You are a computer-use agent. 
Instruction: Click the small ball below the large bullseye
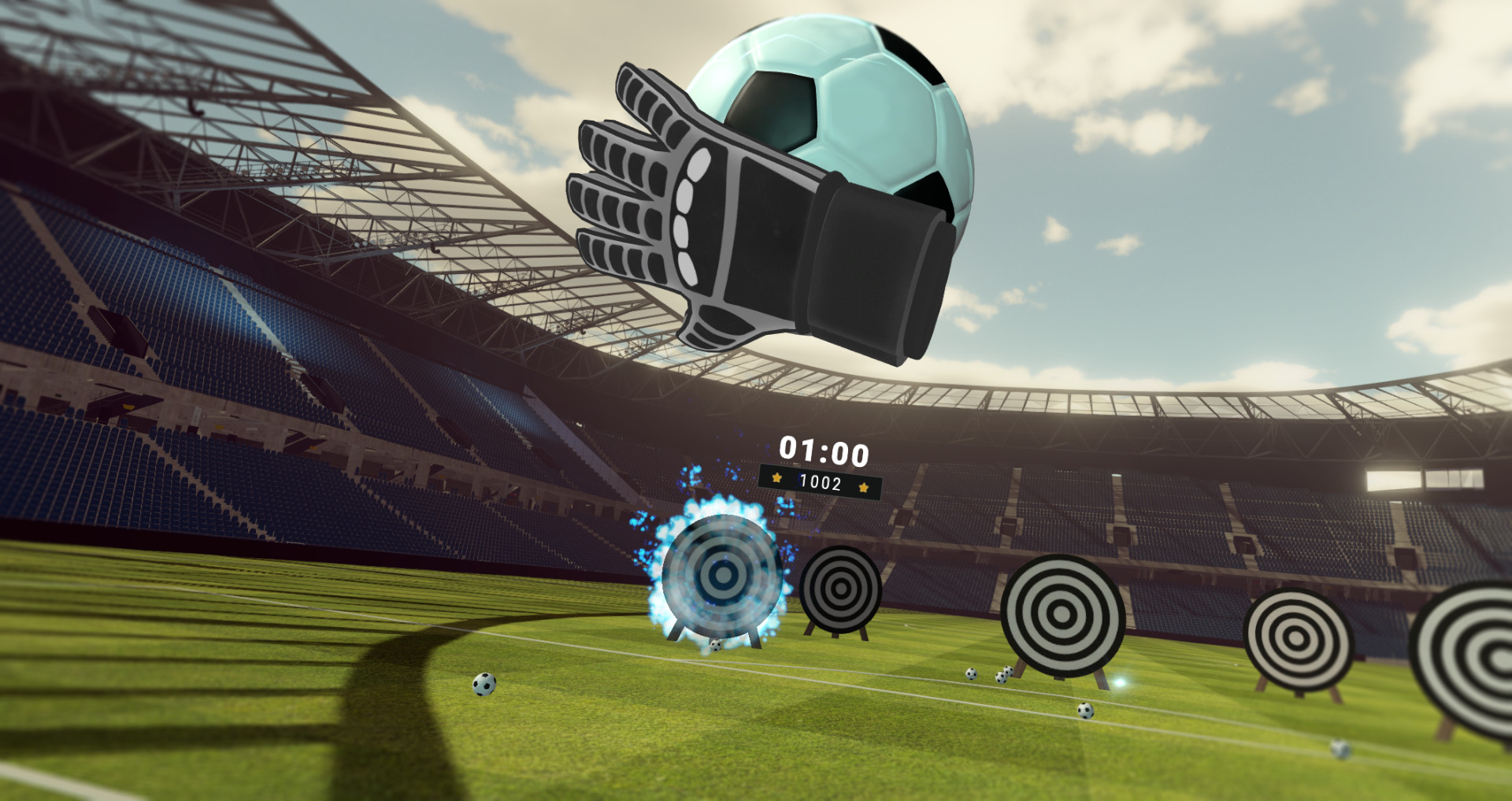[1087, 711]
